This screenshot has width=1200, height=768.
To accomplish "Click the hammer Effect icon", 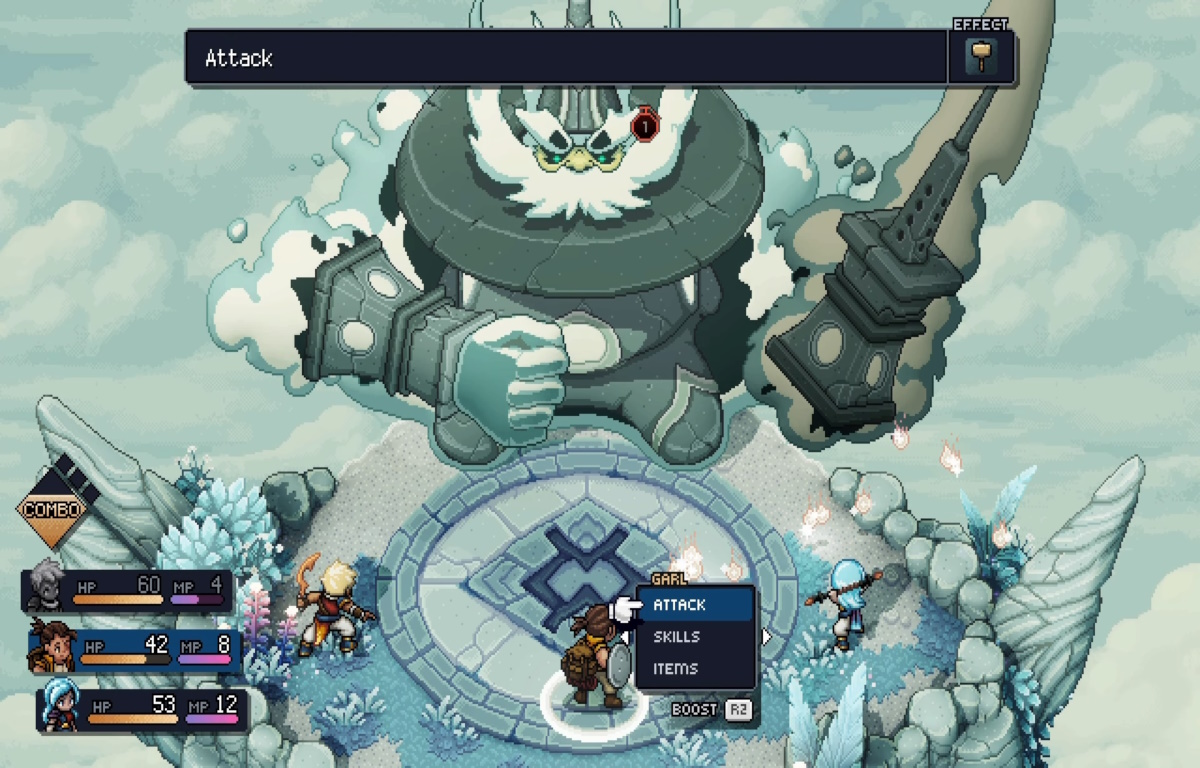I will click(x=981, y=56).
